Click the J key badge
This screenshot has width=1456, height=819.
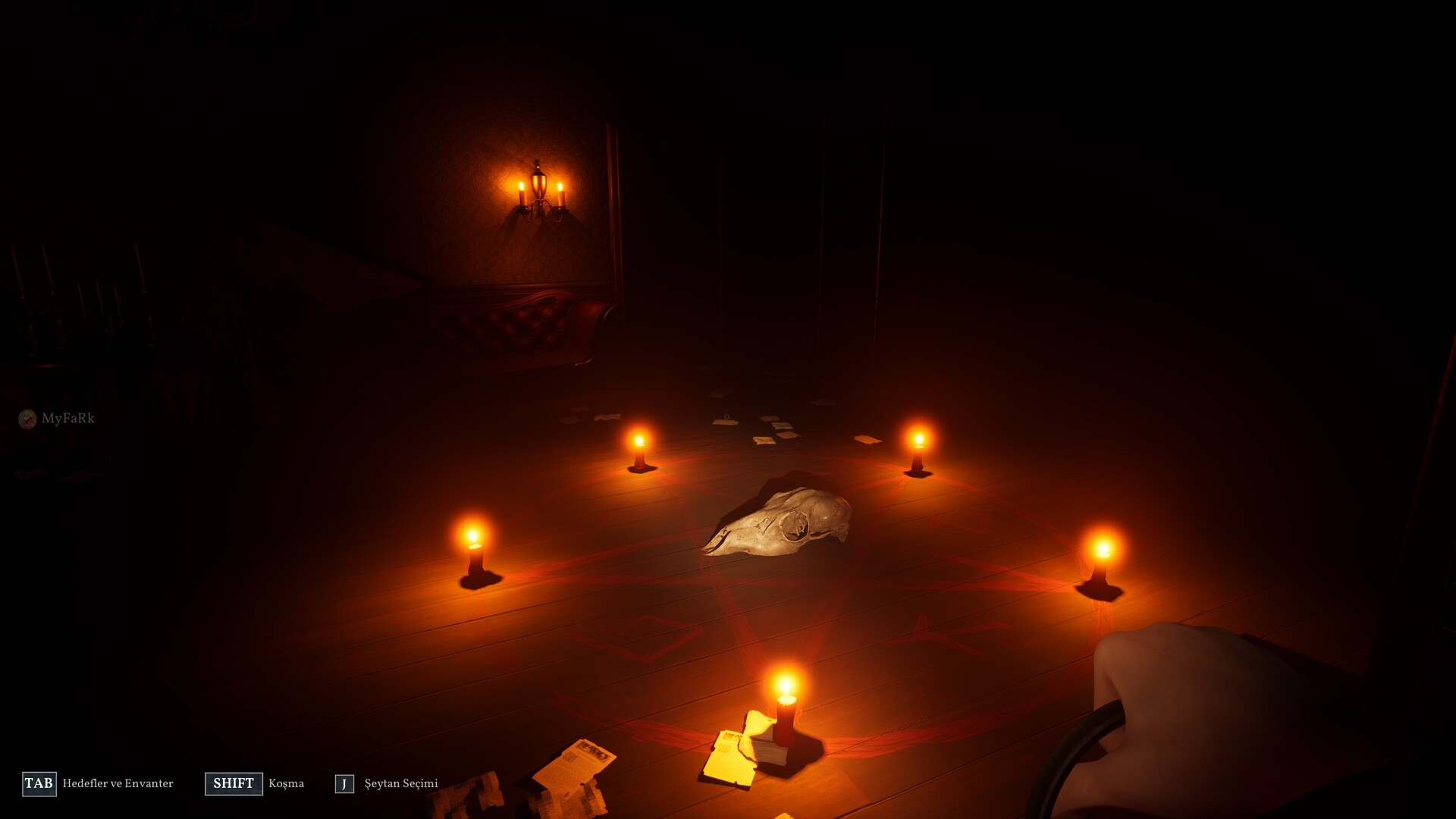coord(346,785)
